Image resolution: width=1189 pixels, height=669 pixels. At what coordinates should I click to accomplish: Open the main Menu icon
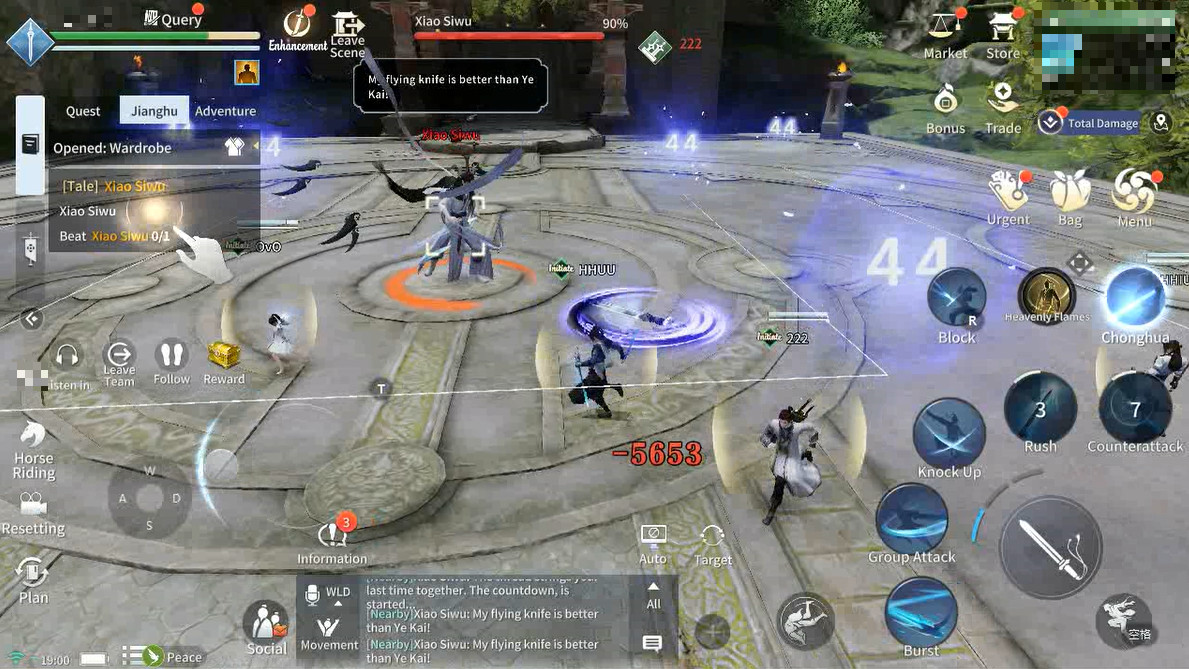coord(1135,195)
